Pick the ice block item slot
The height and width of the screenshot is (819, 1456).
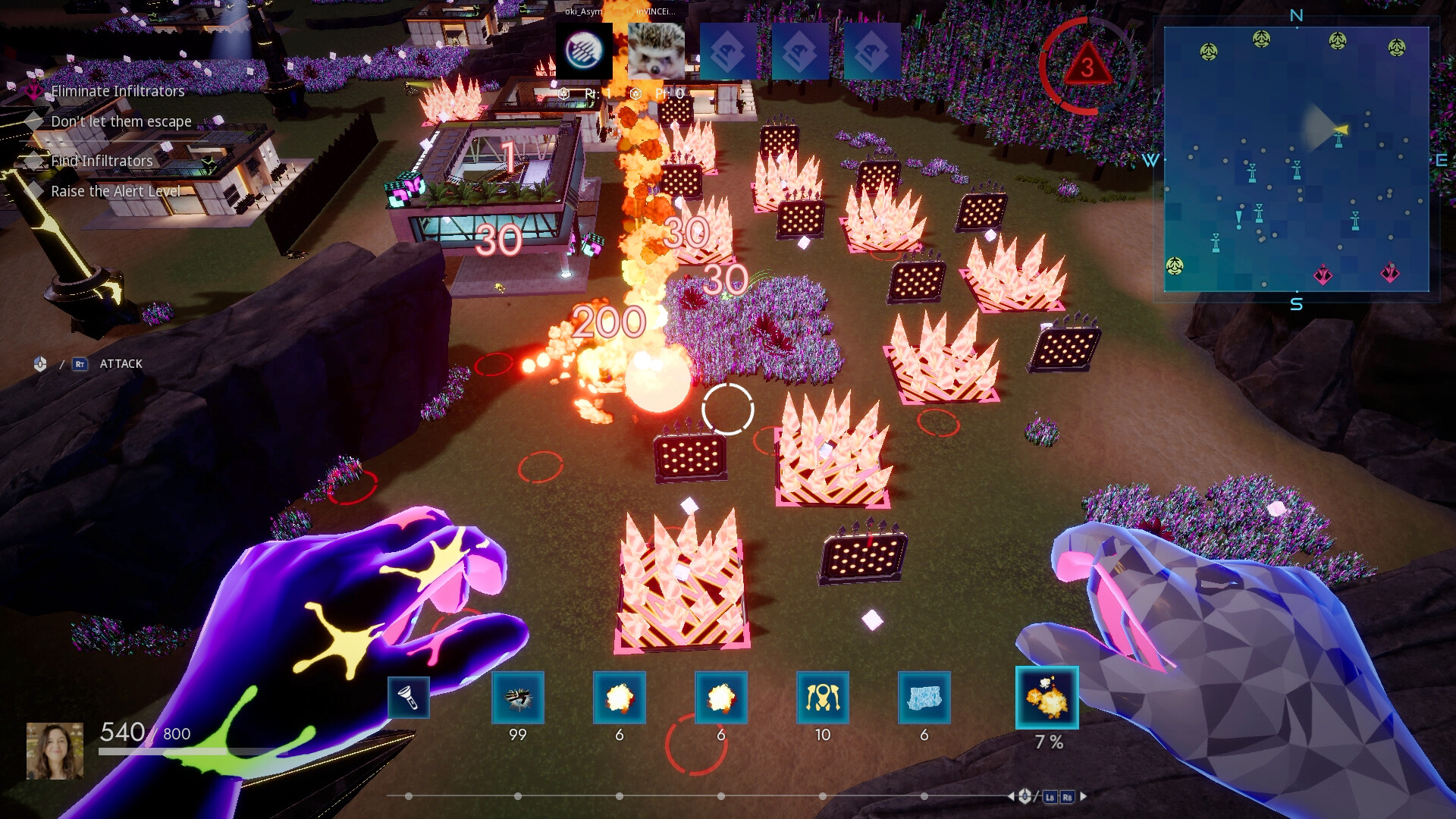pos(924,697)
